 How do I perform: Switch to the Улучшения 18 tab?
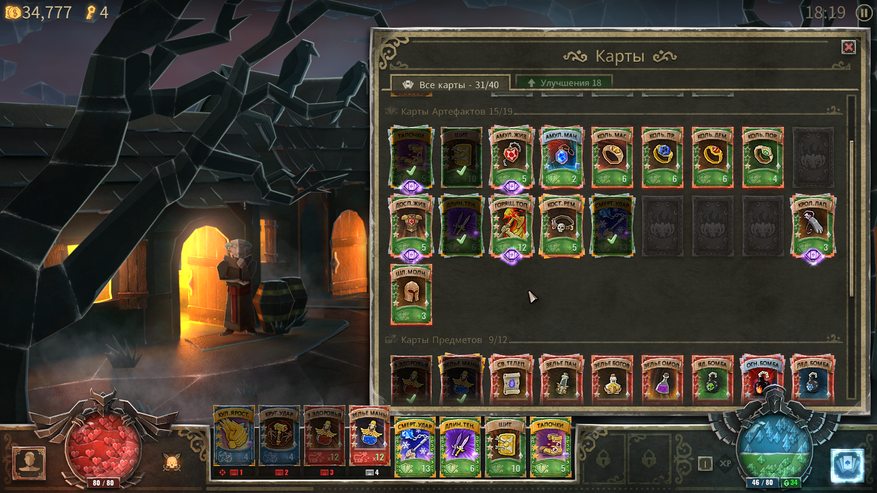tap(563, 83)
